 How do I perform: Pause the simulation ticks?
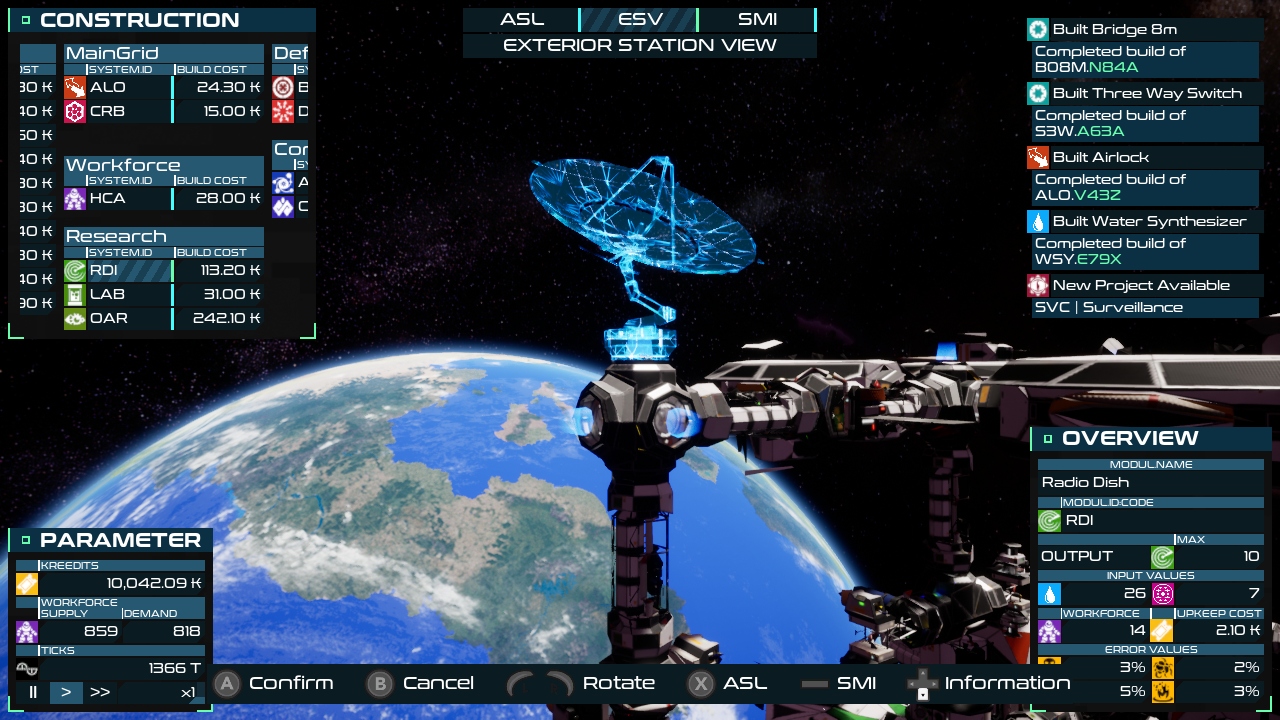coord(33,692)
